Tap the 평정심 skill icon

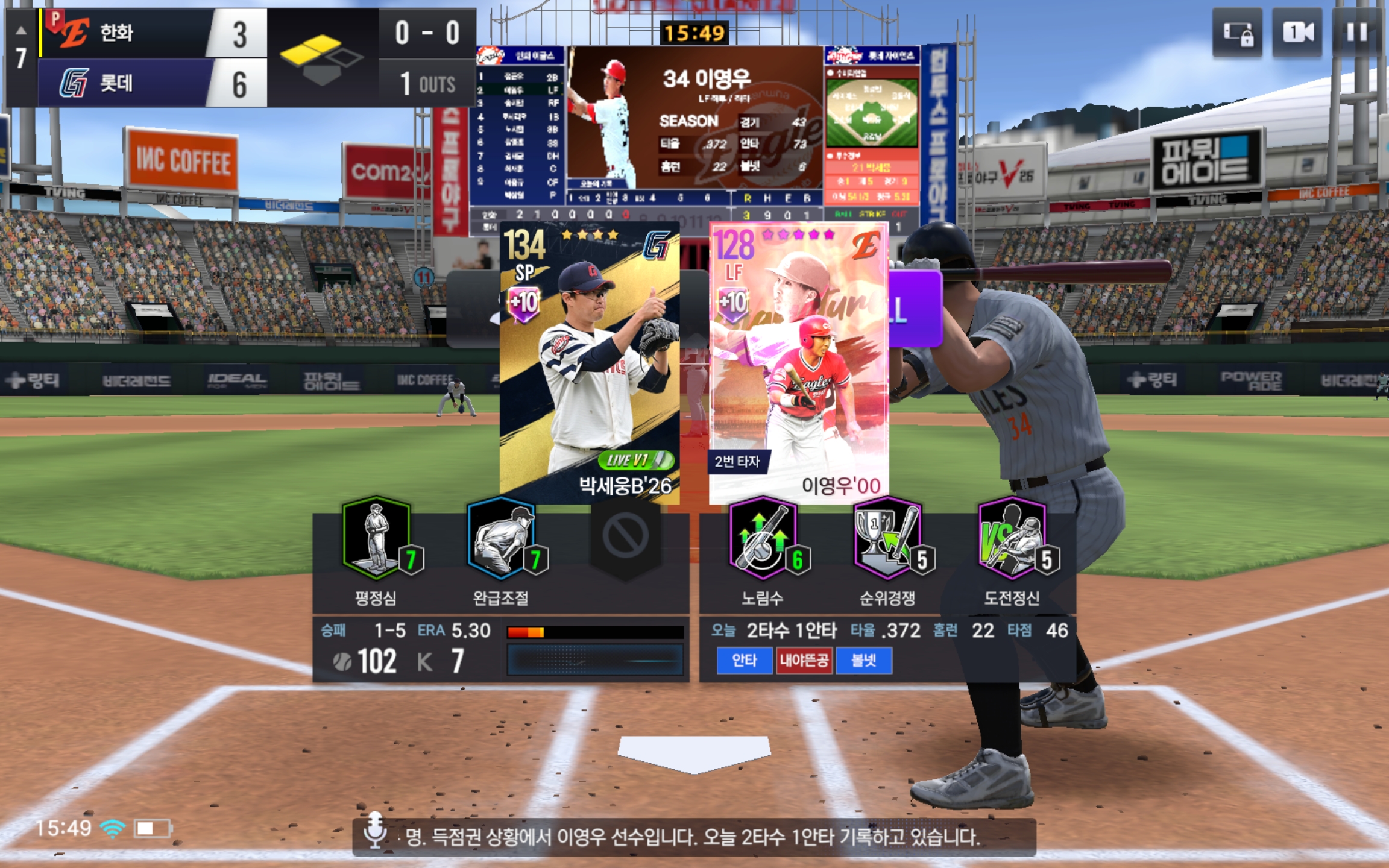(x=377, y=538)
